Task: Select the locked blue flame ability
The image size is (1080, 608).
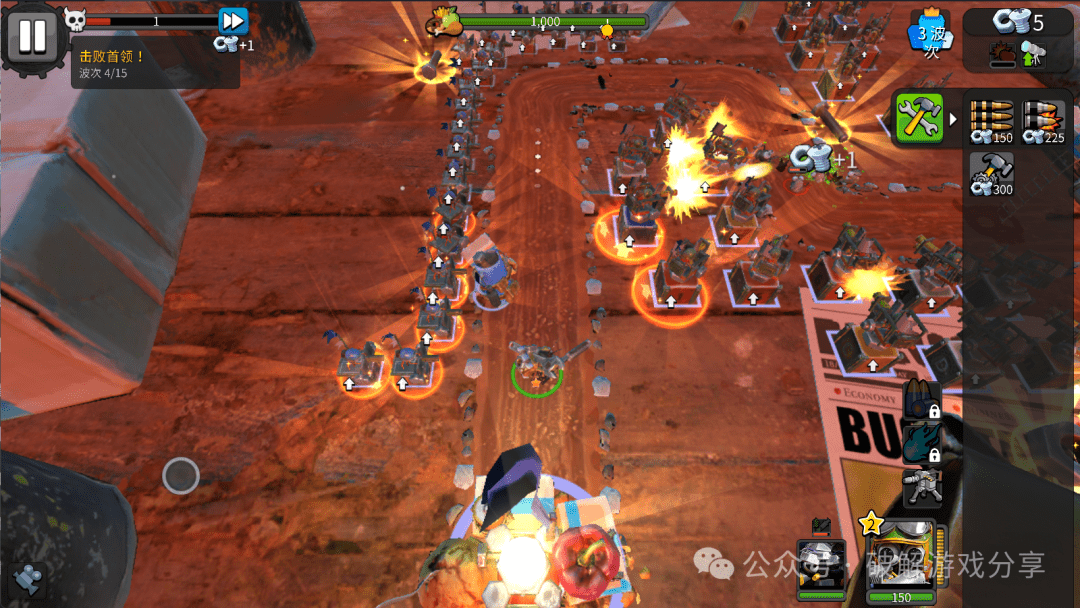Action: 922,444
